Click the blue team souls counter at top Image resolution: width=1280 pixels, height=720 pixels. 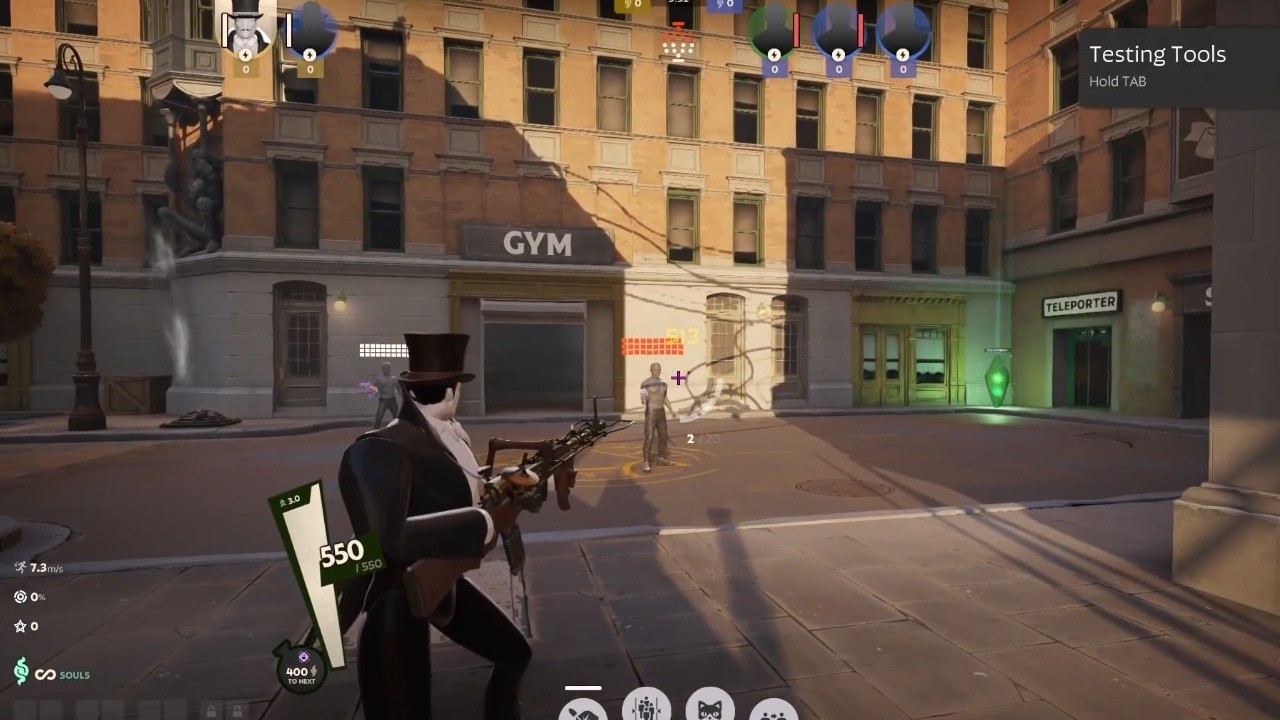(725, 5)
